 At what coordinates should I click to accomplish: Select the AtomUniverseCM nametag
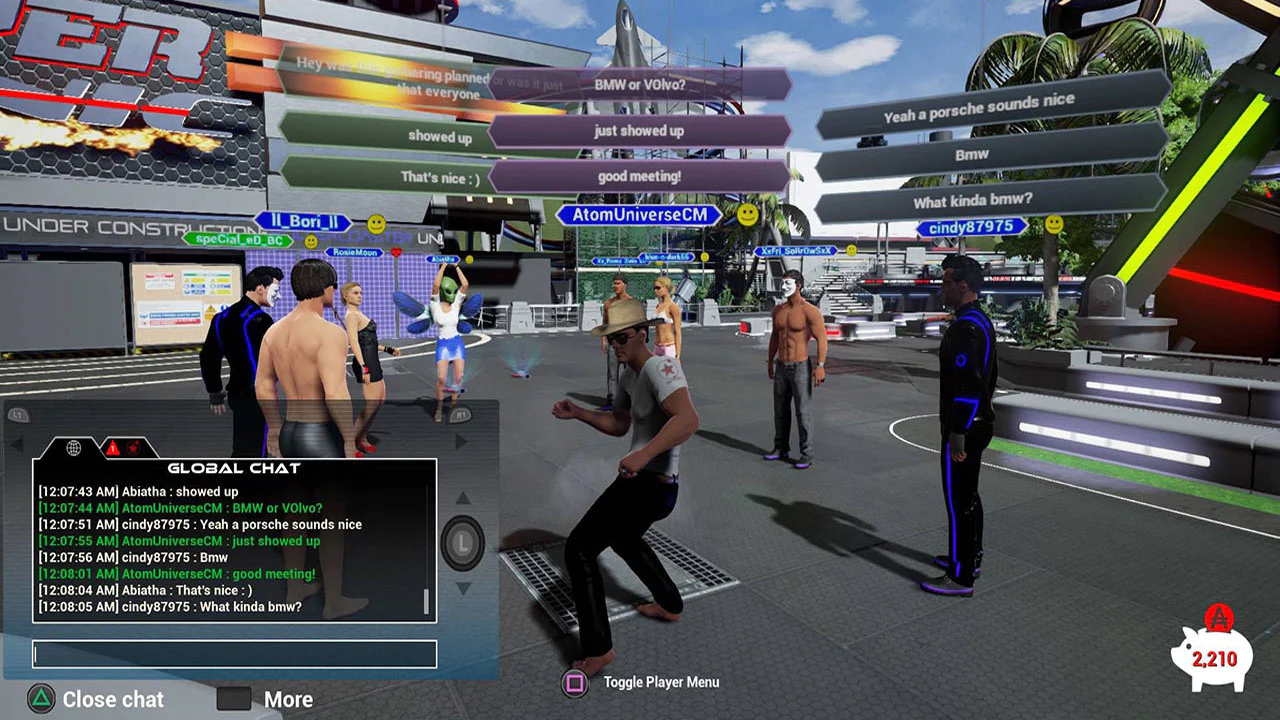pos(638,214)
